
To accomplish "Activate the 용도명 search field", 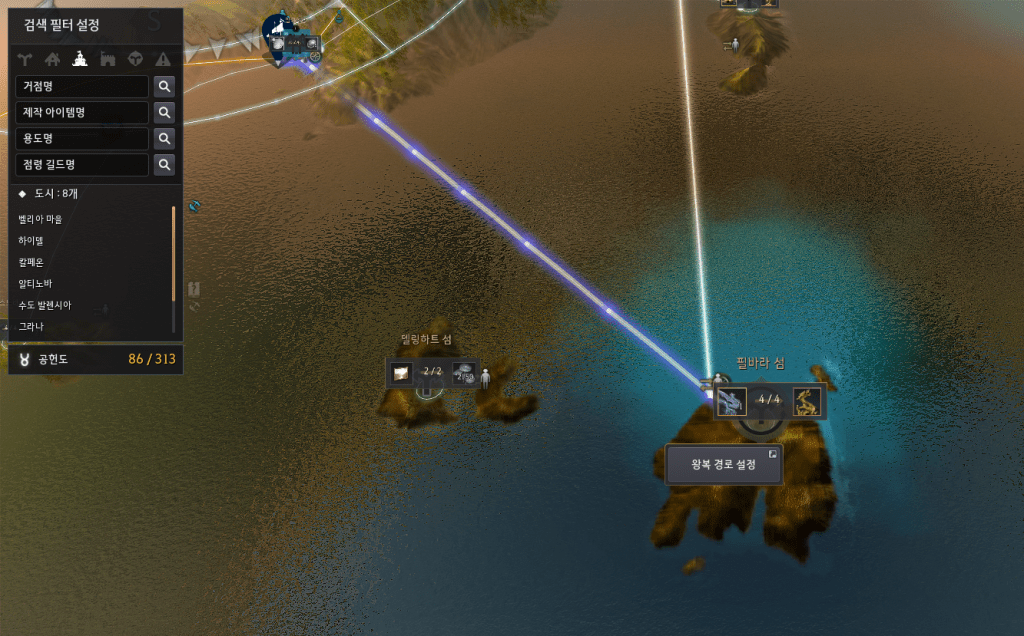I will [82, 139].
